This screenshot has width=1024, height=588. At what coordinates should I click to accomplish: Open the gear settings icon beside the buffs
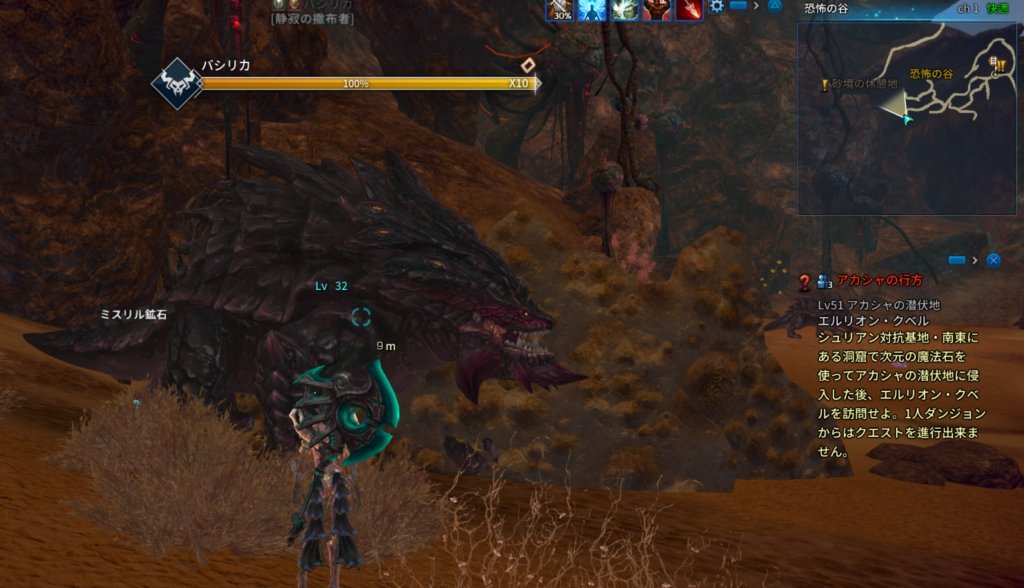(716, 7)
